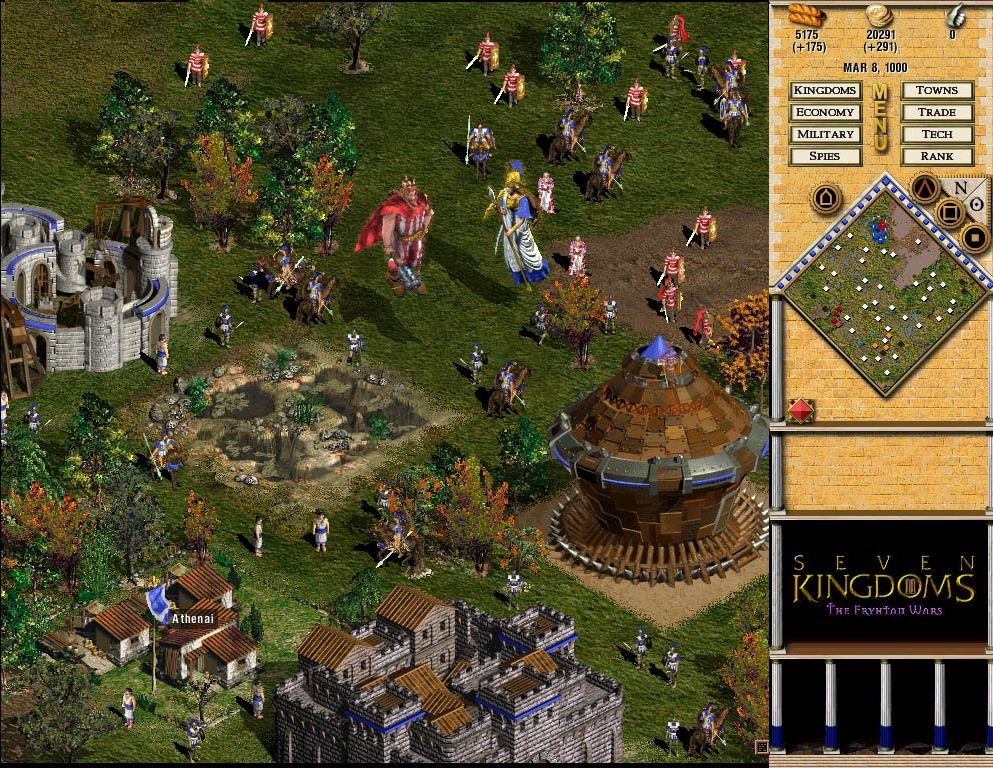Click the red diamond gem button
The height and width of the screenshot is (768, 993).
point(802,410)
